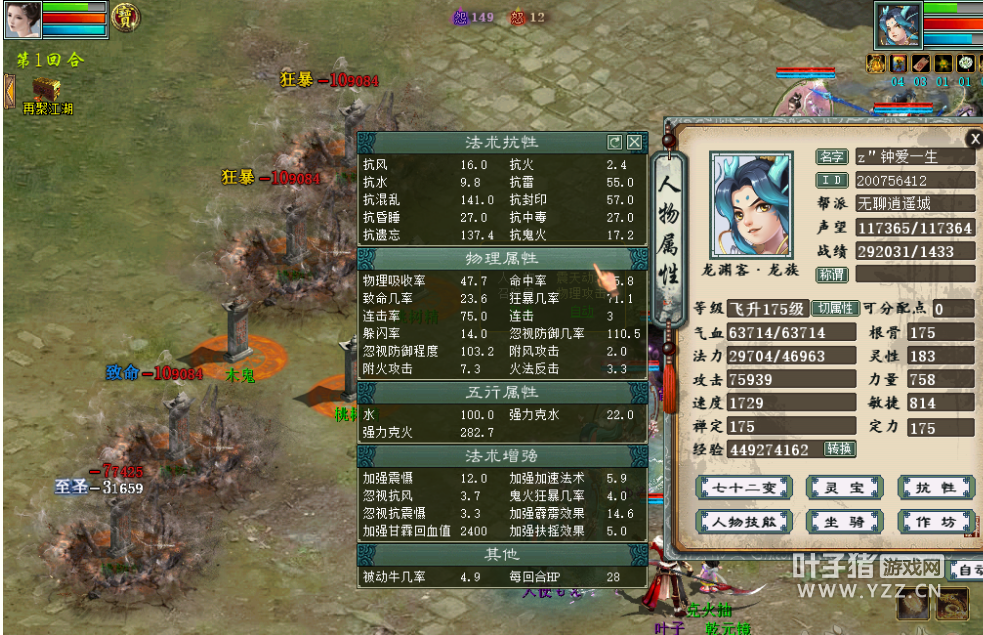The image size is (983, 635).
Task: Open the 坐骑 mount panel
Action: point(844,521)
